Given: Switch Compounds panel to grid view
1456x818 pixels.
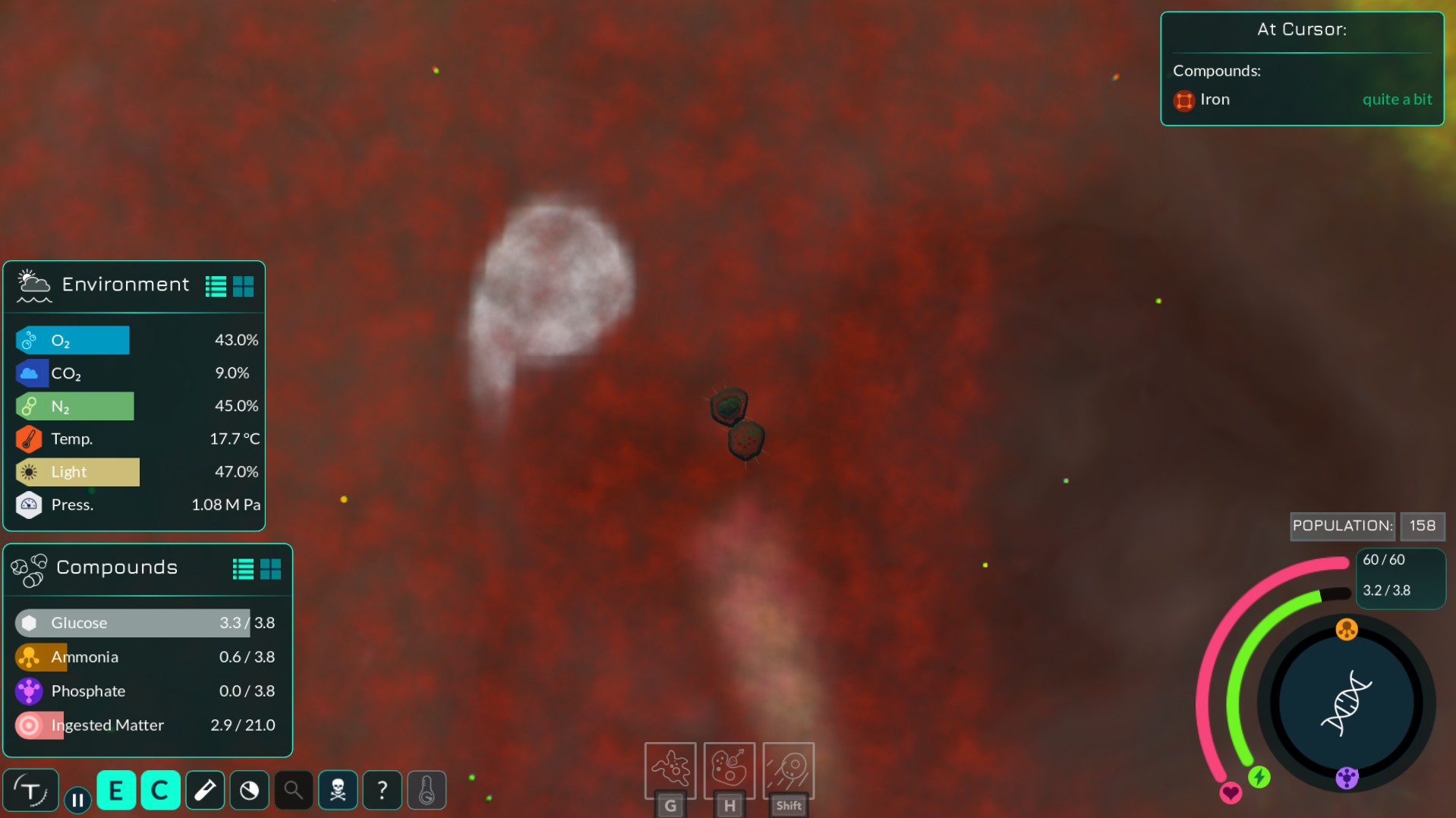Looking at the screenshot, I should coord(271,569).
